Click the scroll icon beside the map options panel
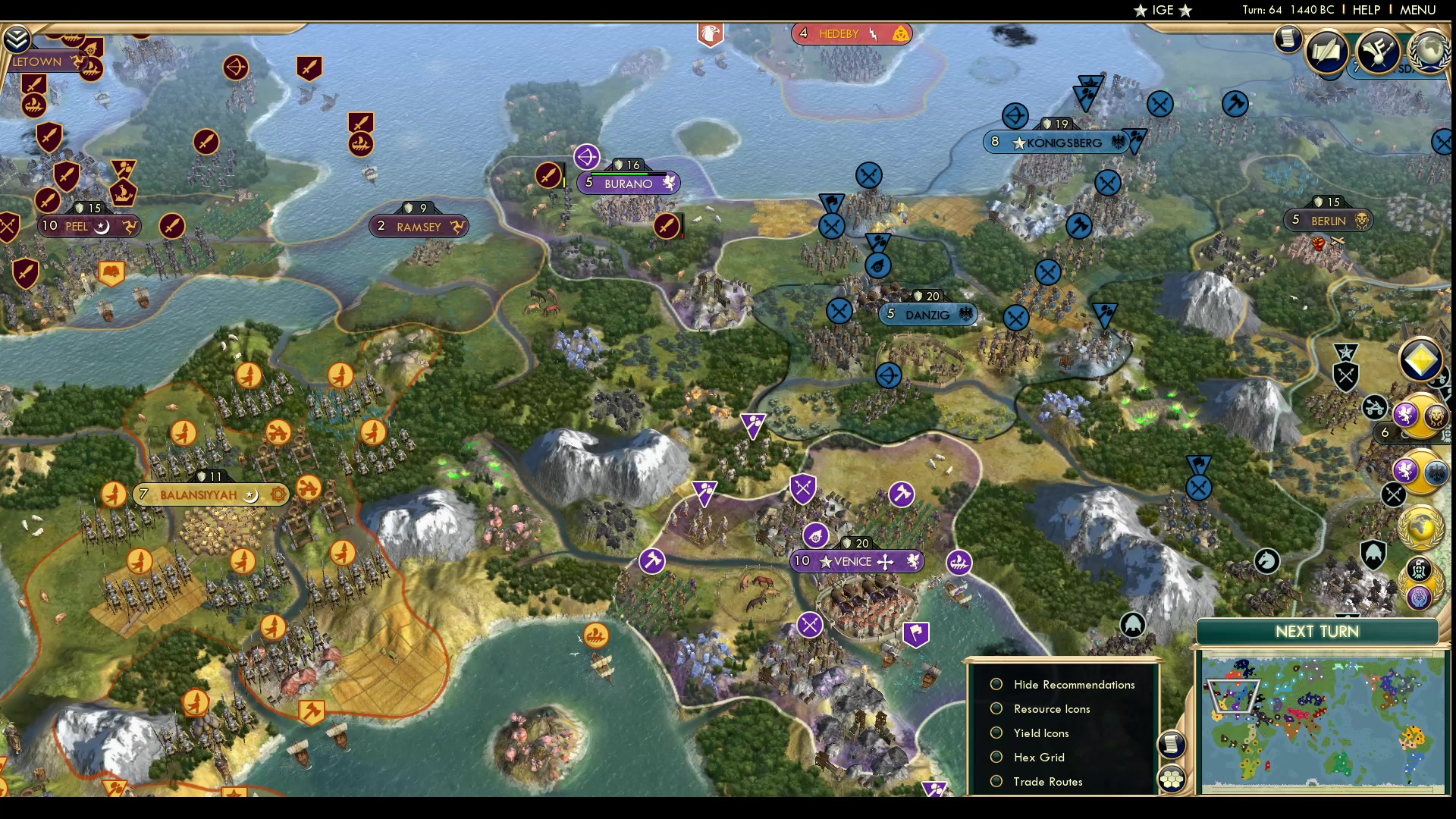Screen dimensions: 1456x819 (1172, 745)
